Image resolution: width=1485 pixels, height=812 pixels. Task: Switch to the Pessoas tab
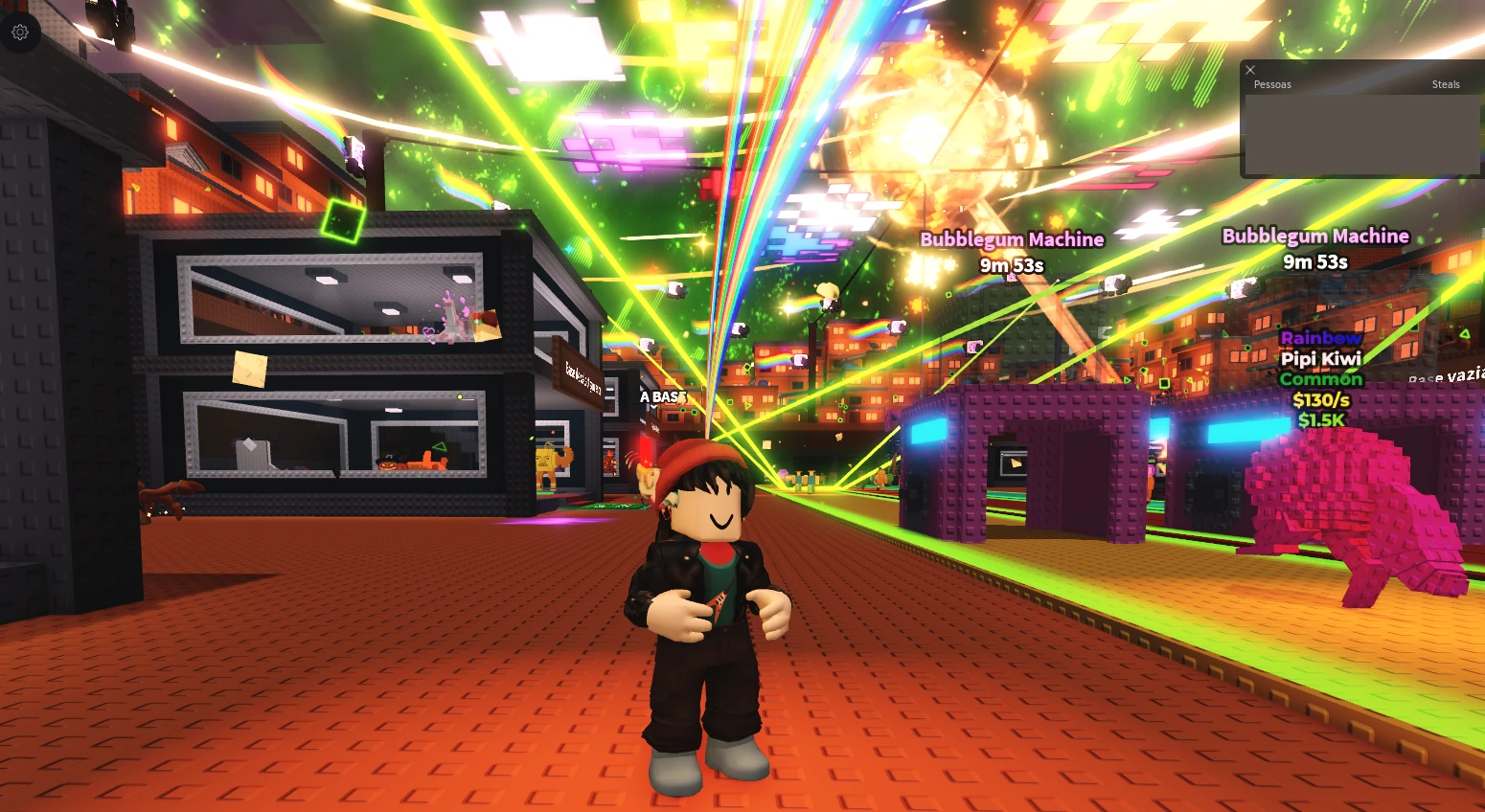tap(1272, 84)
